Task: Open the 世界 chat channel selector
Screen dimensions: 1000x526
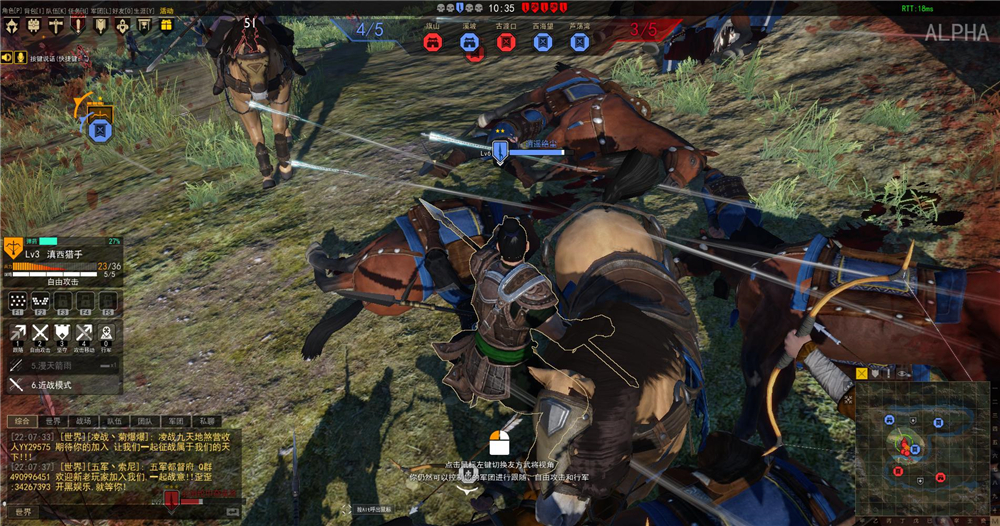Action: (x=24, y=512)
